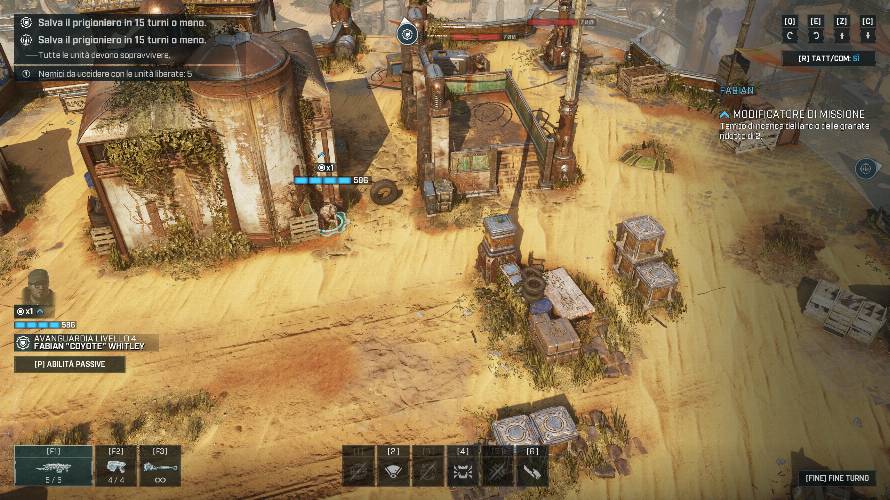
Task: End the turn with Fine Turno
Action: pos(839,478)
